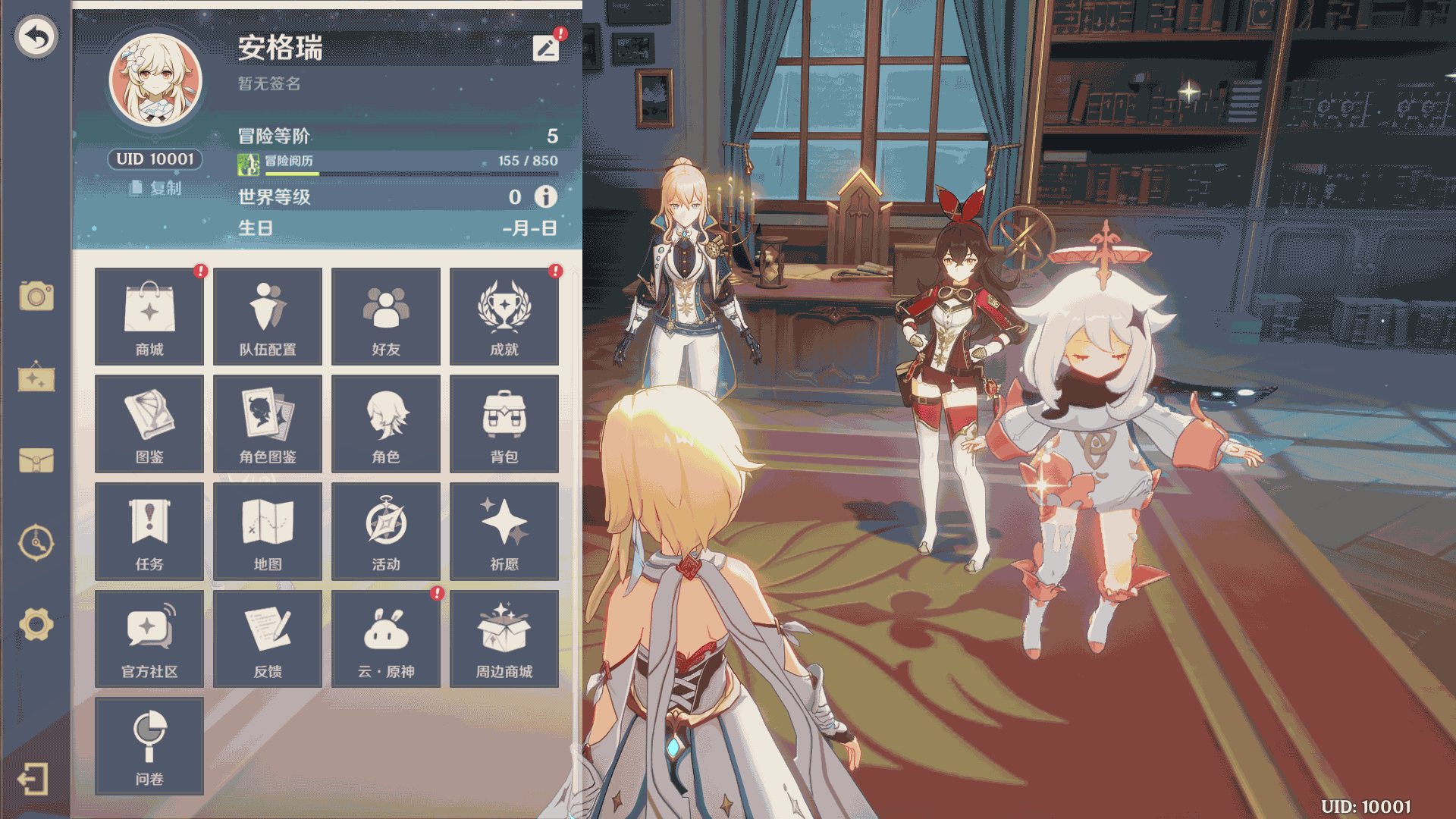The width and height of the screenshot is (1456, 819).
Task: Click the exit door icon
Action: [33, 779]
